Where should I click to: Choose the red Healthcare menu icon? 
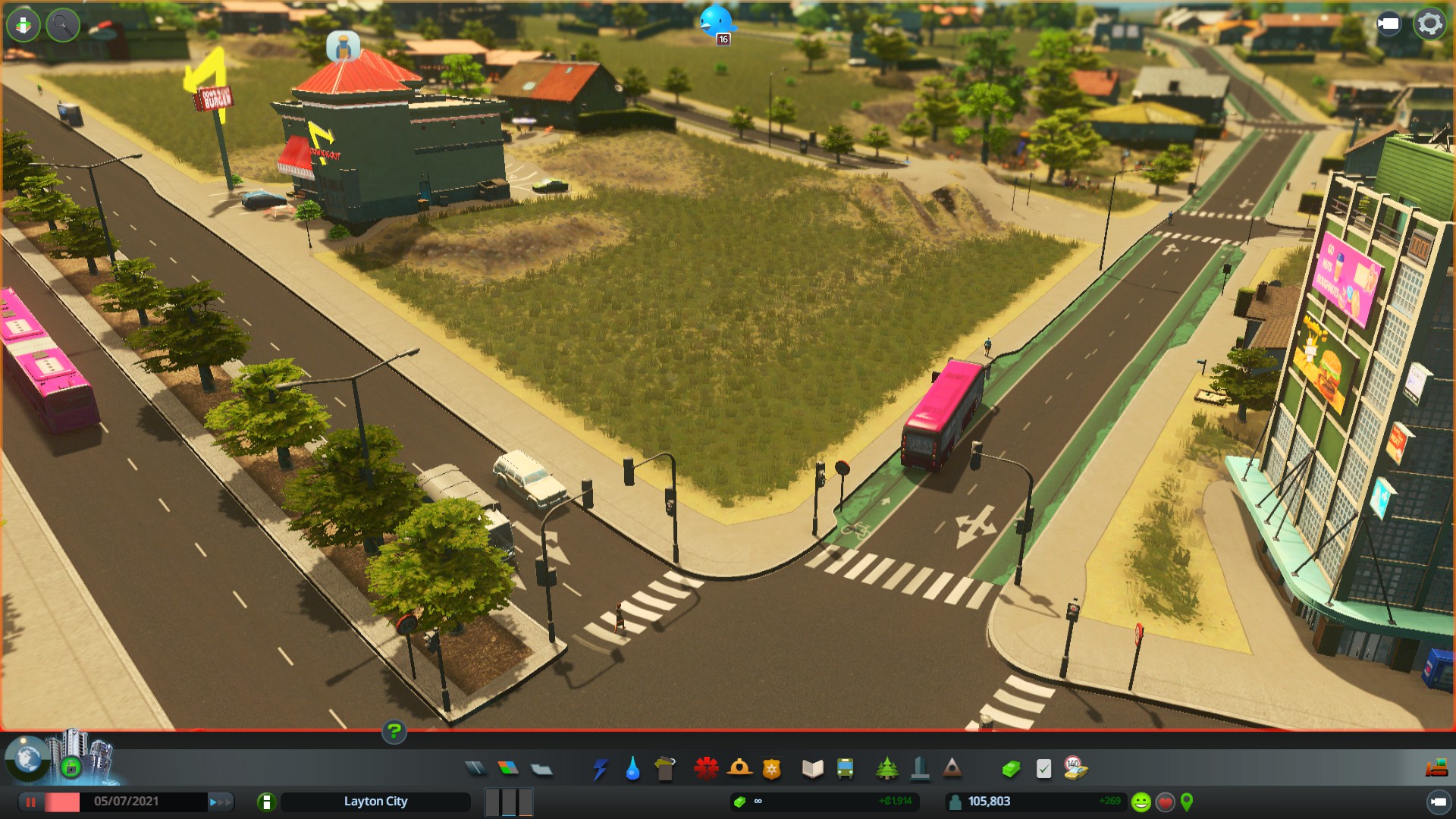click(x=706, y=769)
